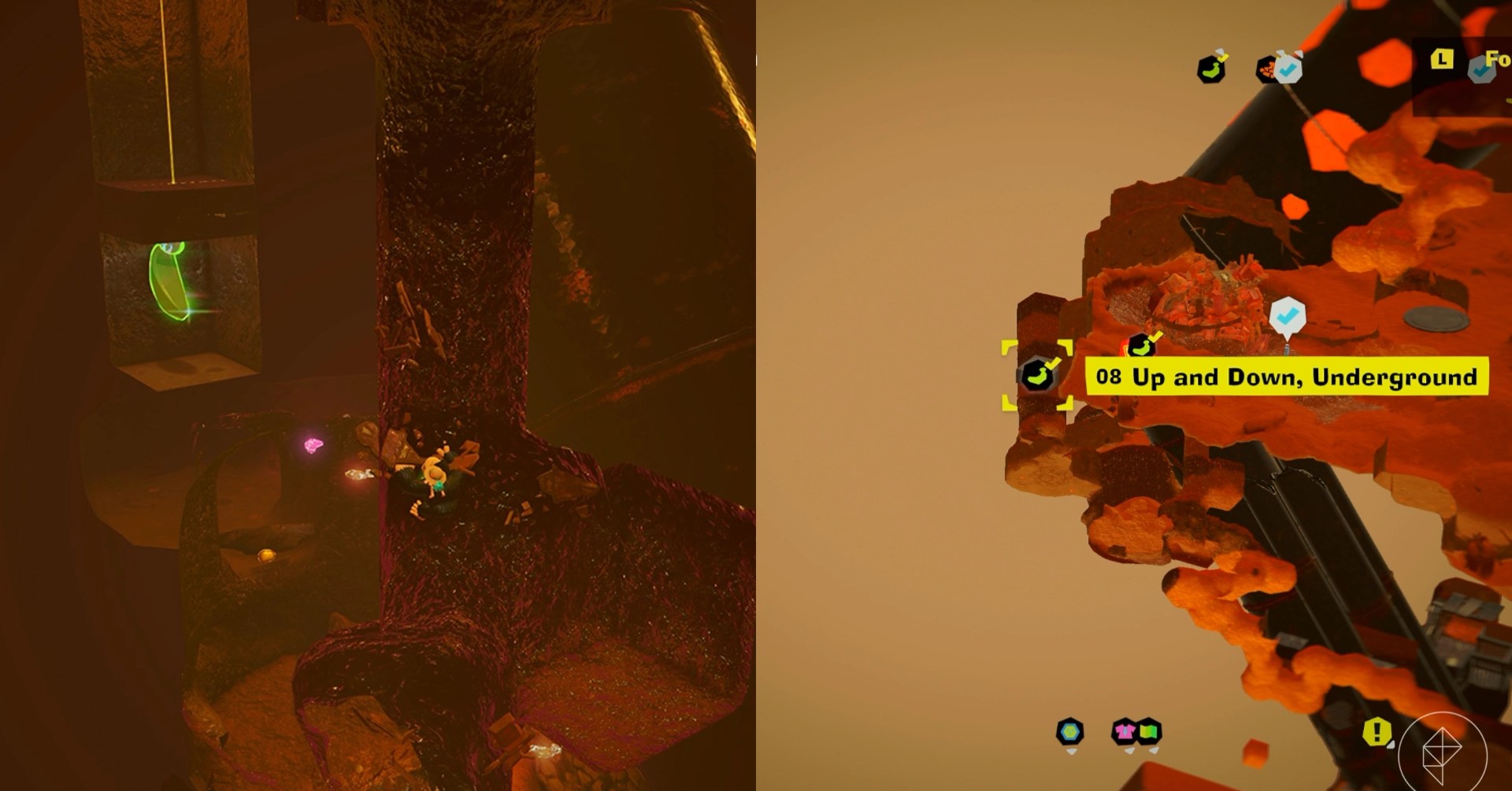Click the orange fossil map marker
This screenshot has height=791, width=1512.
tap(1267, 70)
